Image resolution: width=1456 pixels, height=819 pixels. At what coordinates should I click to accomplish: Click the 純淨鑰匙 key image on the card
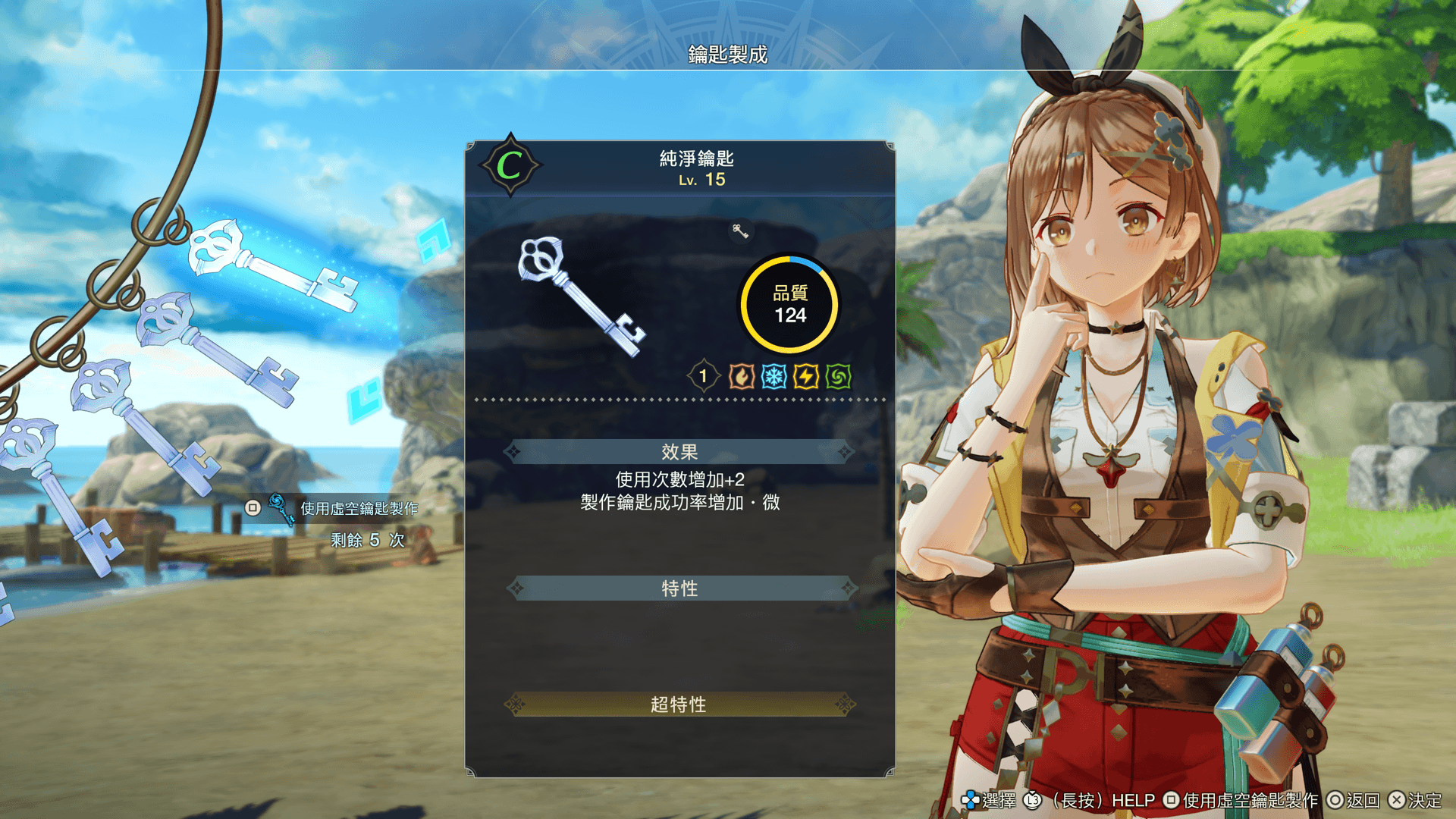(580, 296)
